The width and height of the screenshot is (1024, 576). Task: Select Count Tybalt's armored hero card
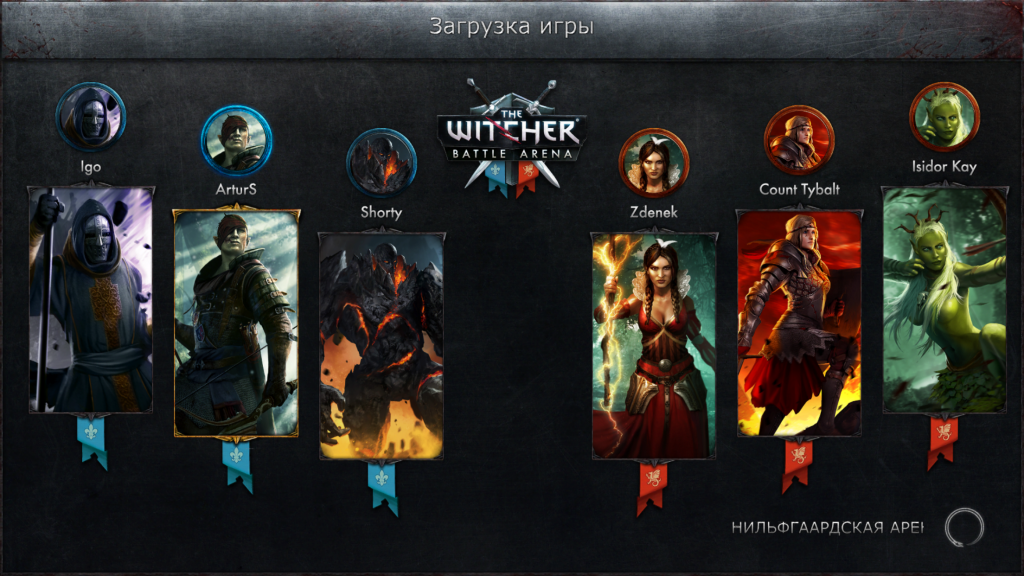point(799,323)
